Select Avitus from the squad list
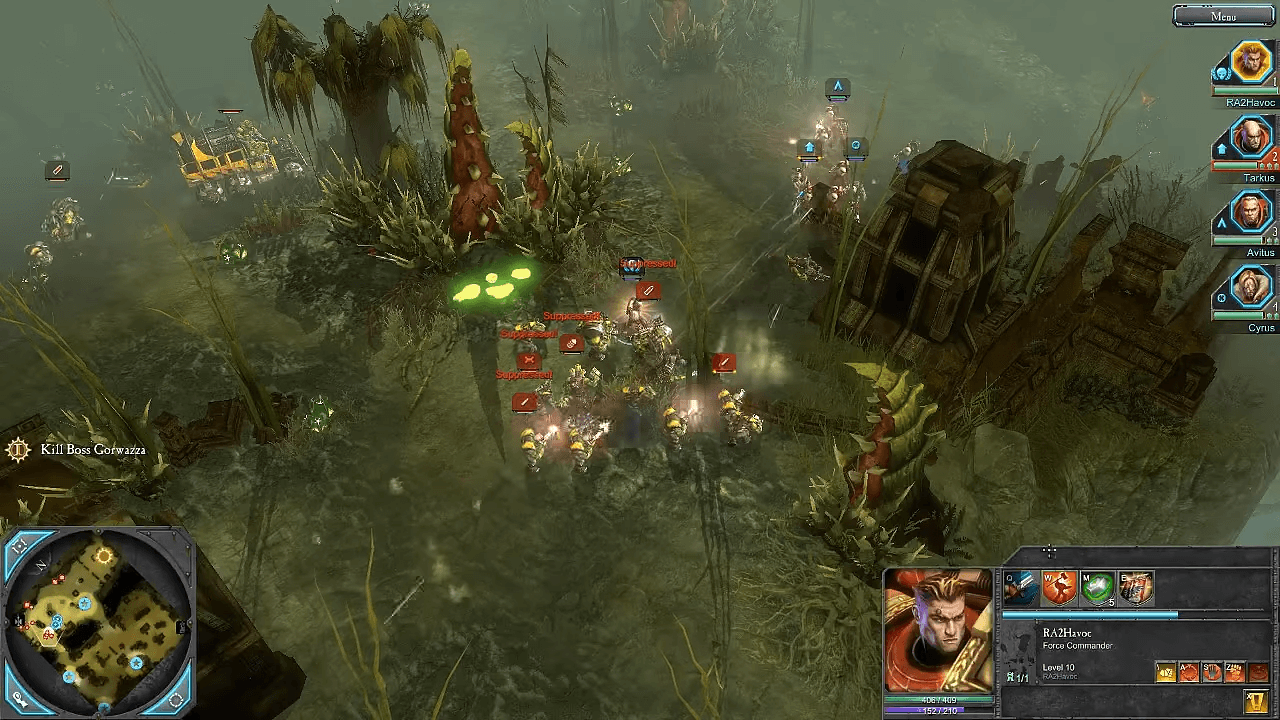1280x720 pixels. tap(1250, 214)
